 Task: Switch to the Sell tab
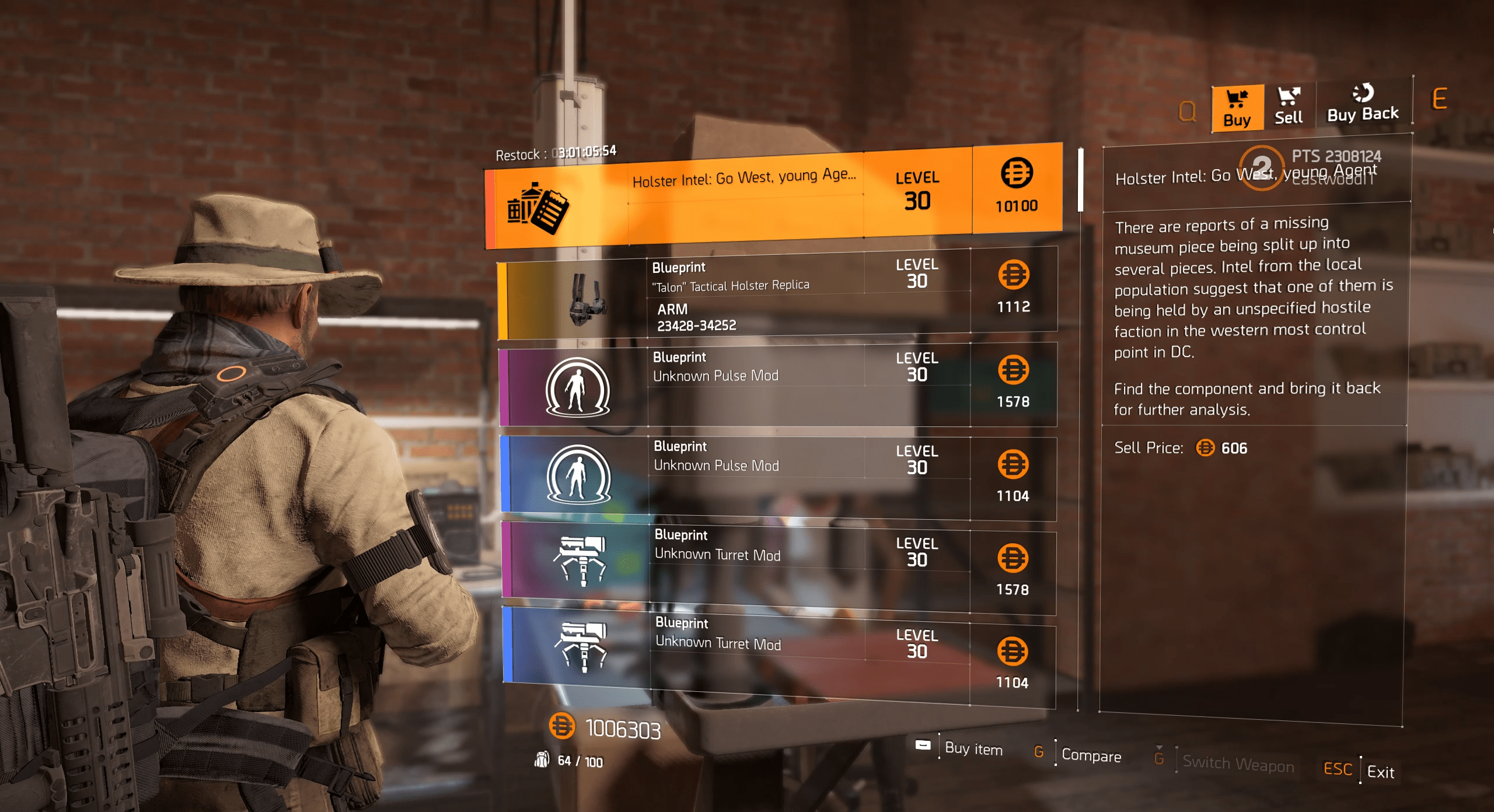[x=1289, y=108]
